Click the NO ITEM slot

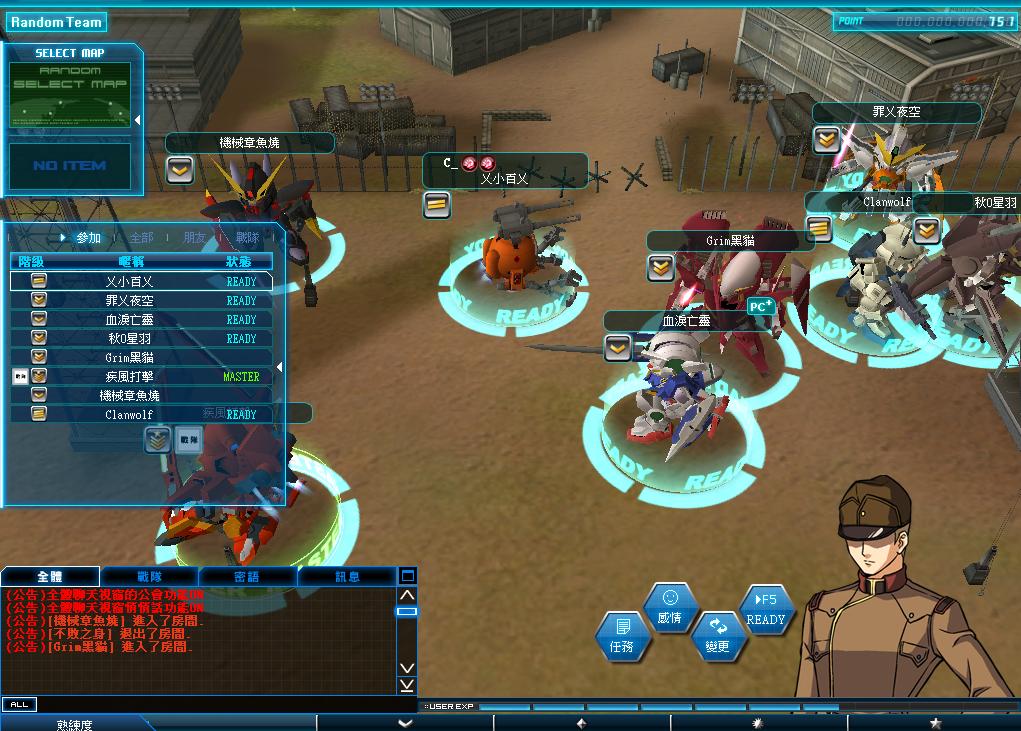click(70, 166)
